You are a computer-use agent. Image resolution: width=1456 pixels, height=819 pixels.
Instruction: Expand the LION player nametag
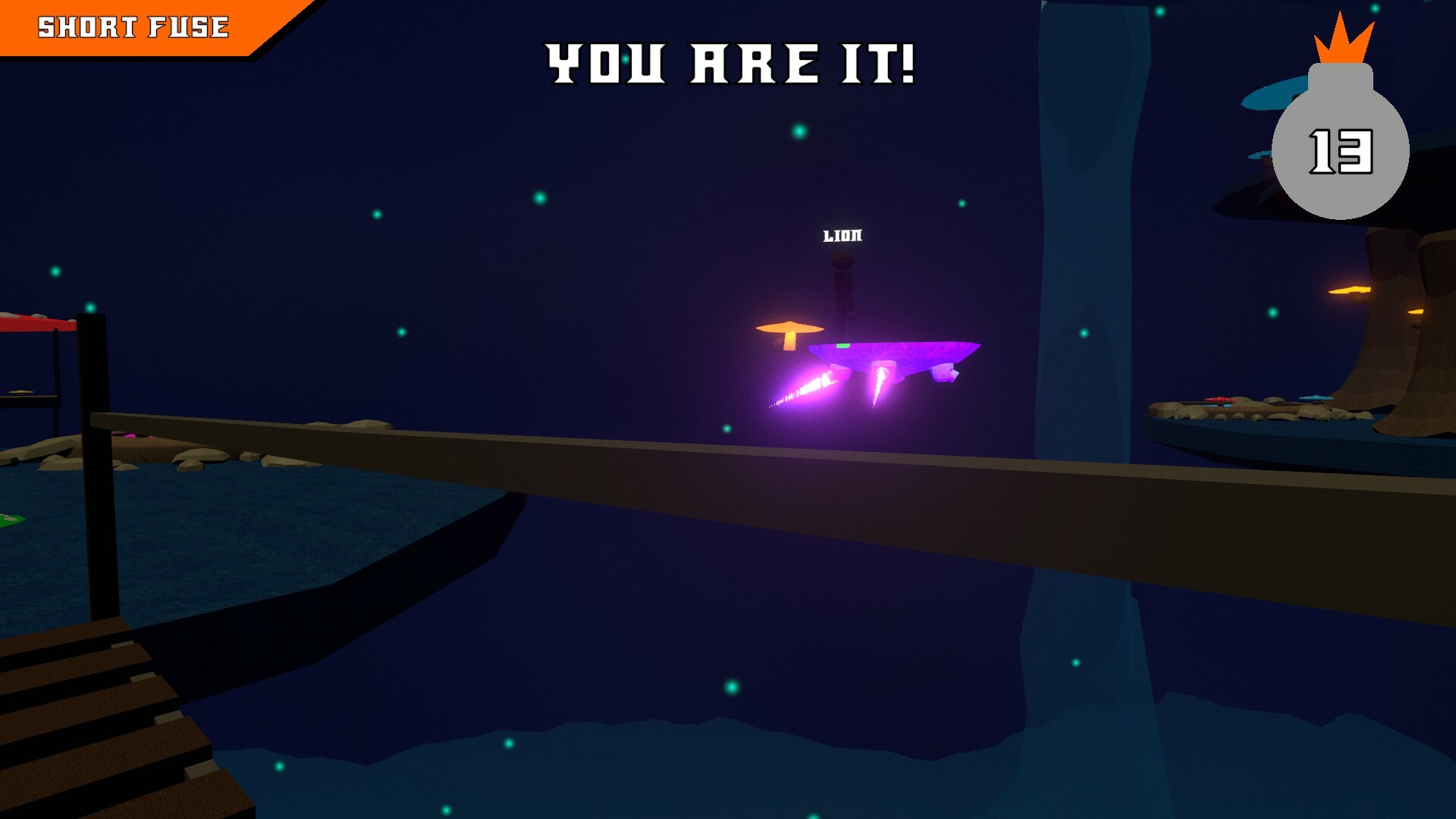tap(842, 237)
